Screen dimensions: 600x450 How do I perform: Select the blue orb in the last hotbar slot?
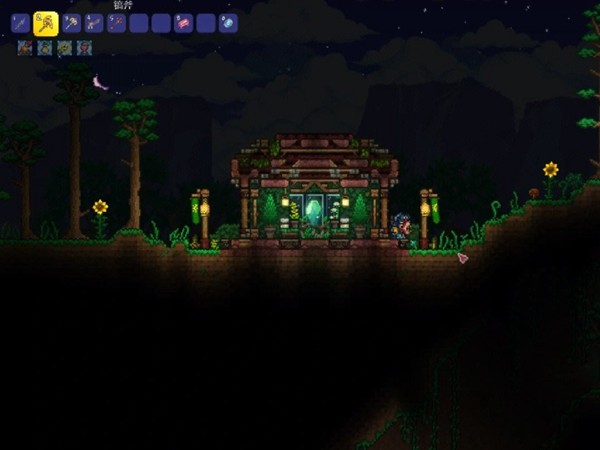click(x=228, y=23)
